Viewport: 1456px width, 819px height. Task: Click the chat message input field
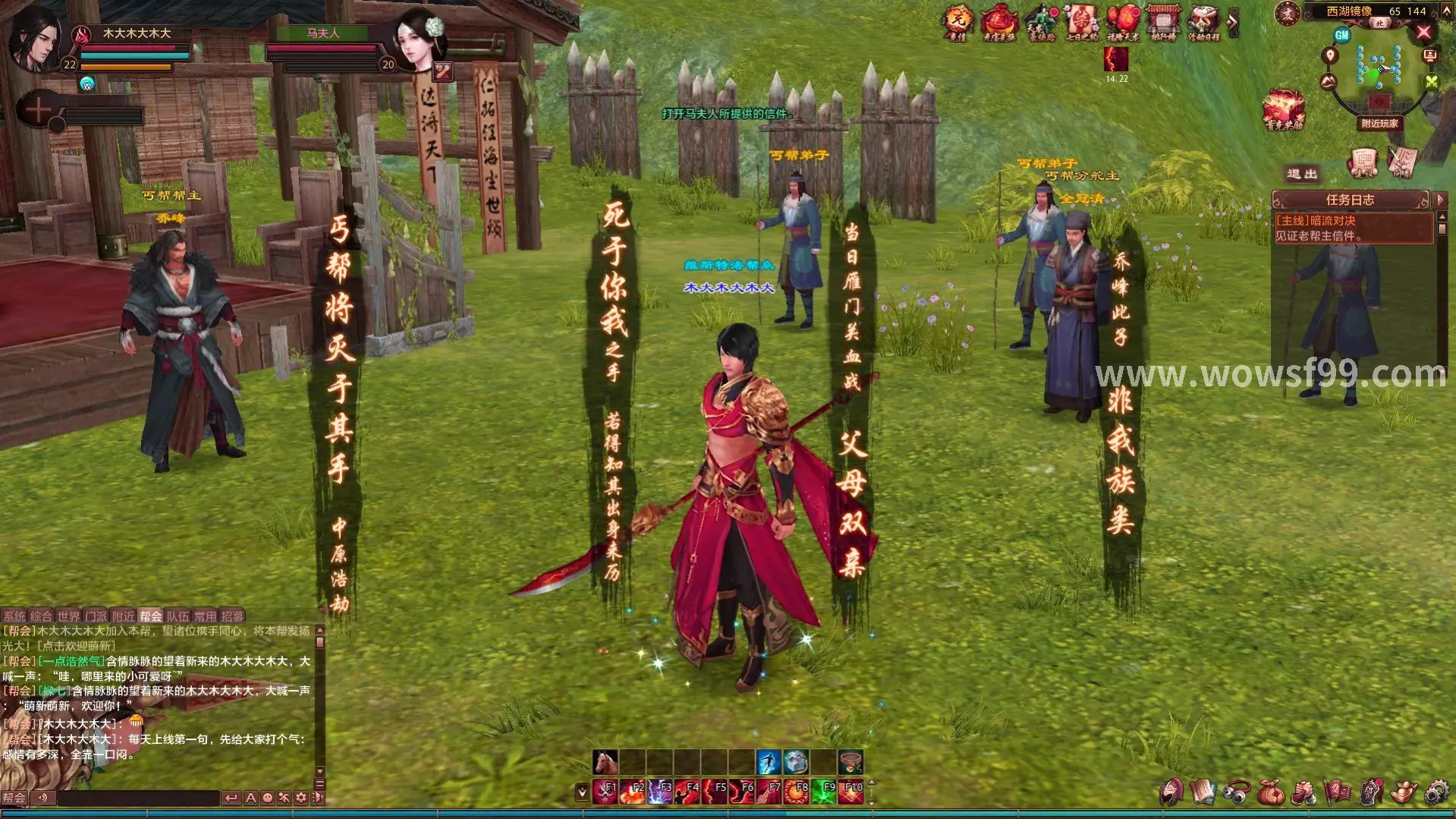pos(138,798)
